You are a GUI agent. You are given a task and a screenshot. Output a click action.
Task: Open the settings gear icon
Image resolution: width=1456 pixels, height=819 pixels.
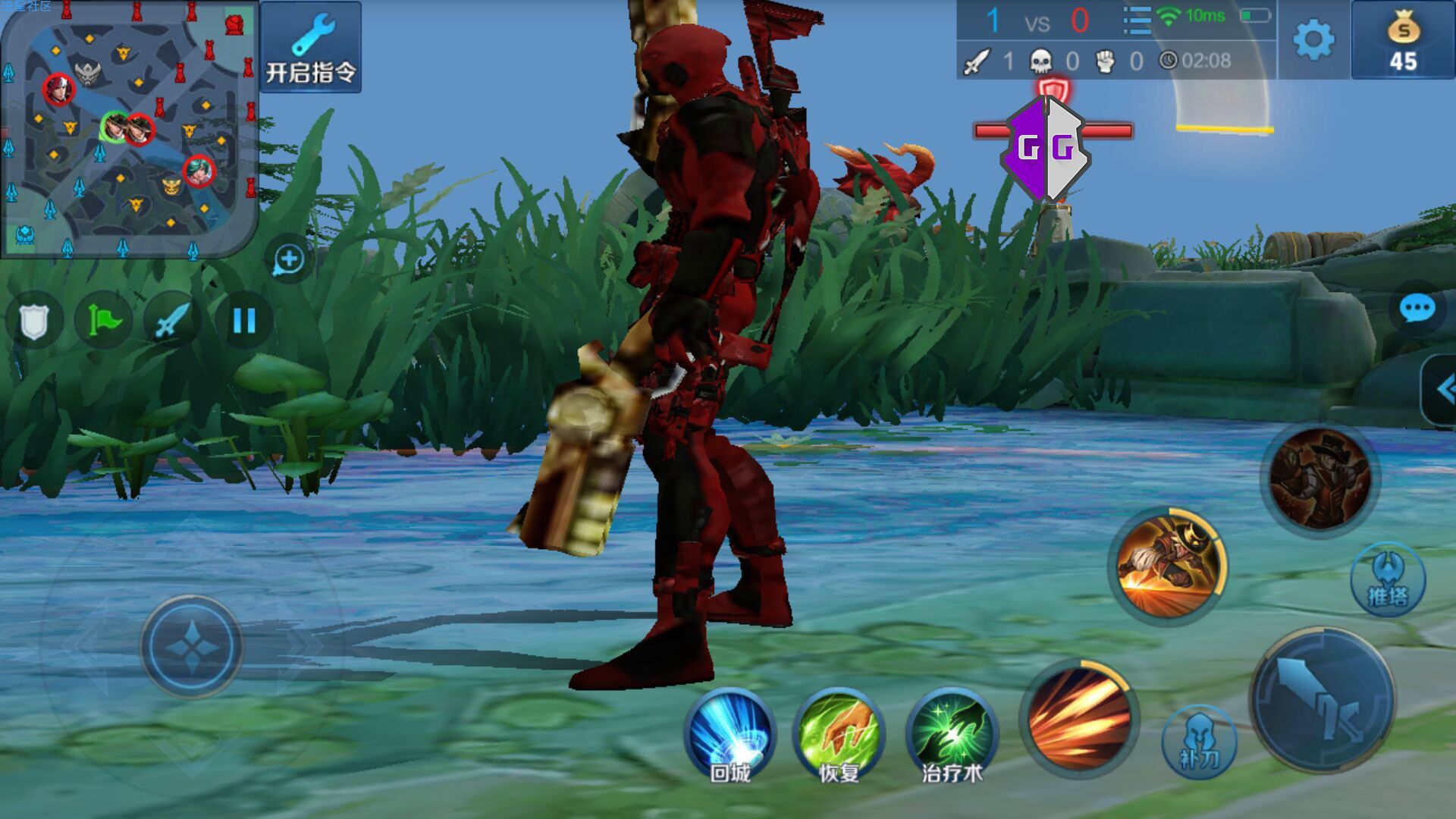point(1313,39)
